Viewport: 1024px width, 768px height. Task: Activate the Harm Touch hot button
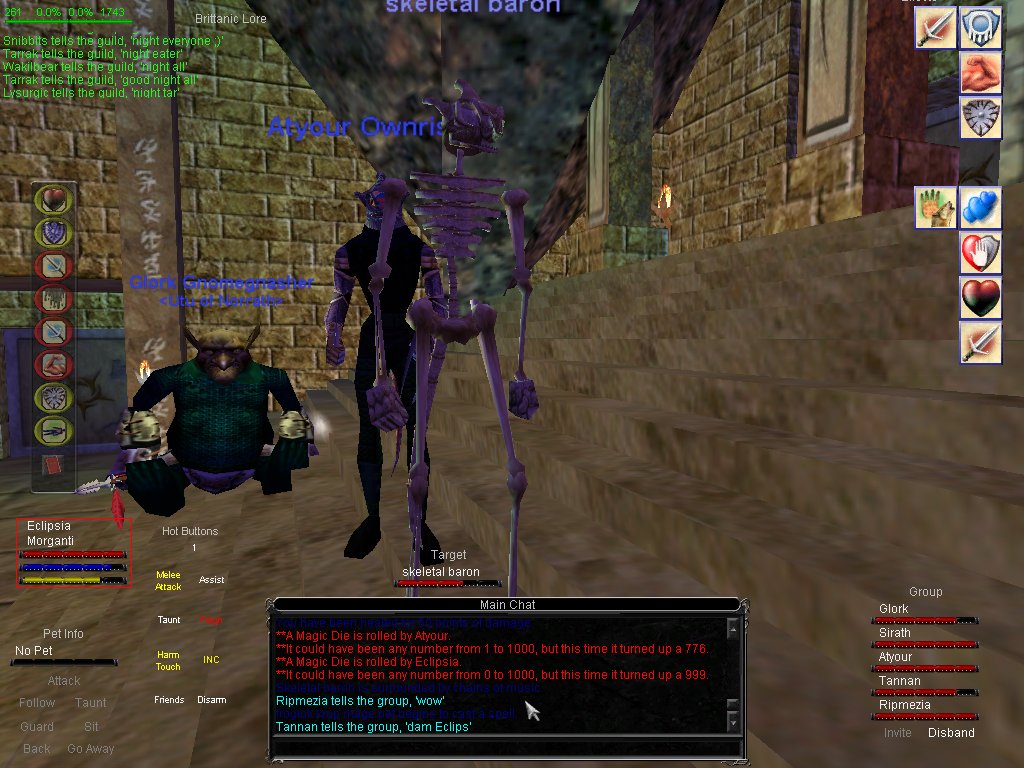[168, 661]
